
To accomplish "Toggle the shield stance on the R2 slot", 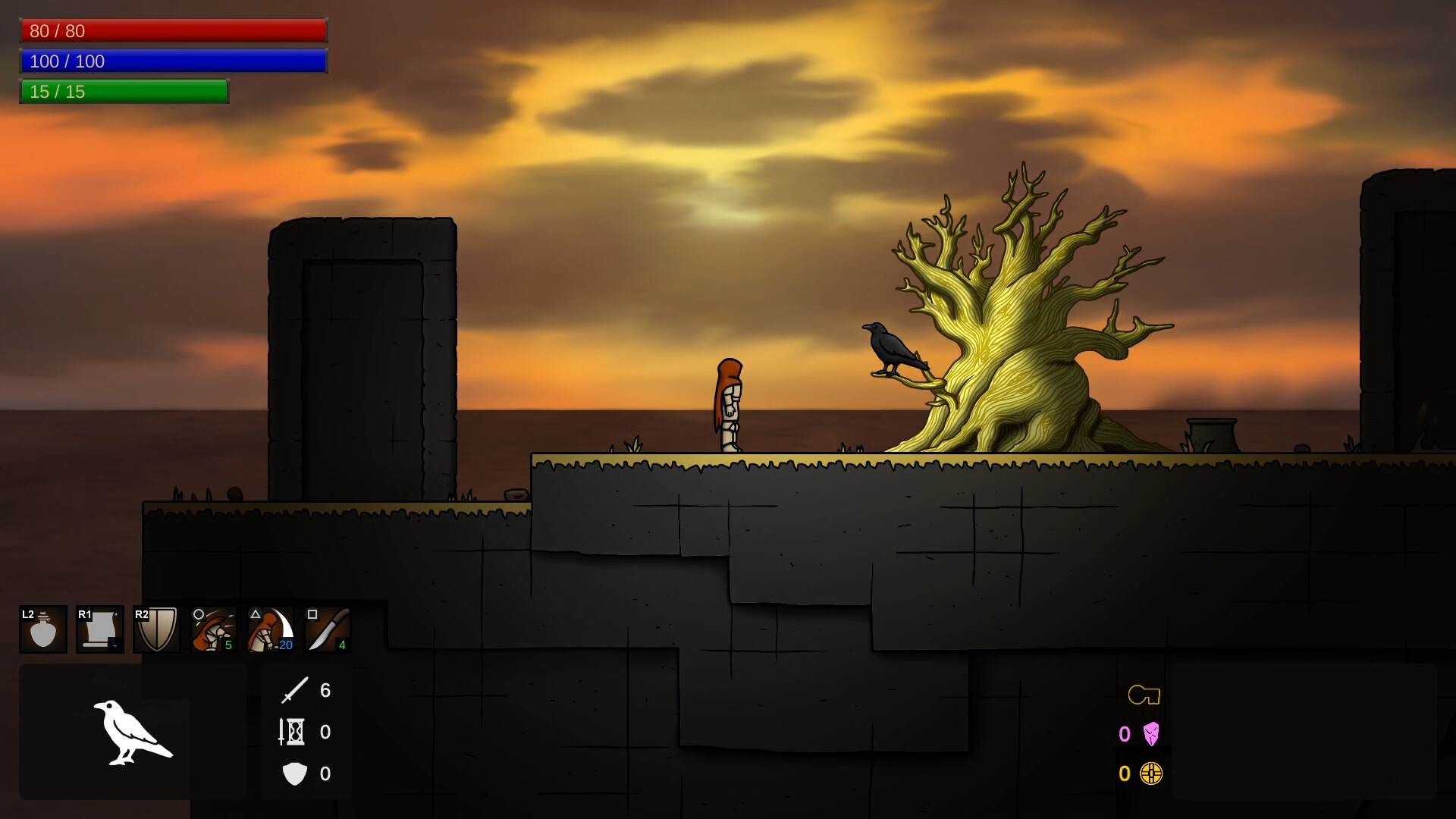I will tap(156, 629).
